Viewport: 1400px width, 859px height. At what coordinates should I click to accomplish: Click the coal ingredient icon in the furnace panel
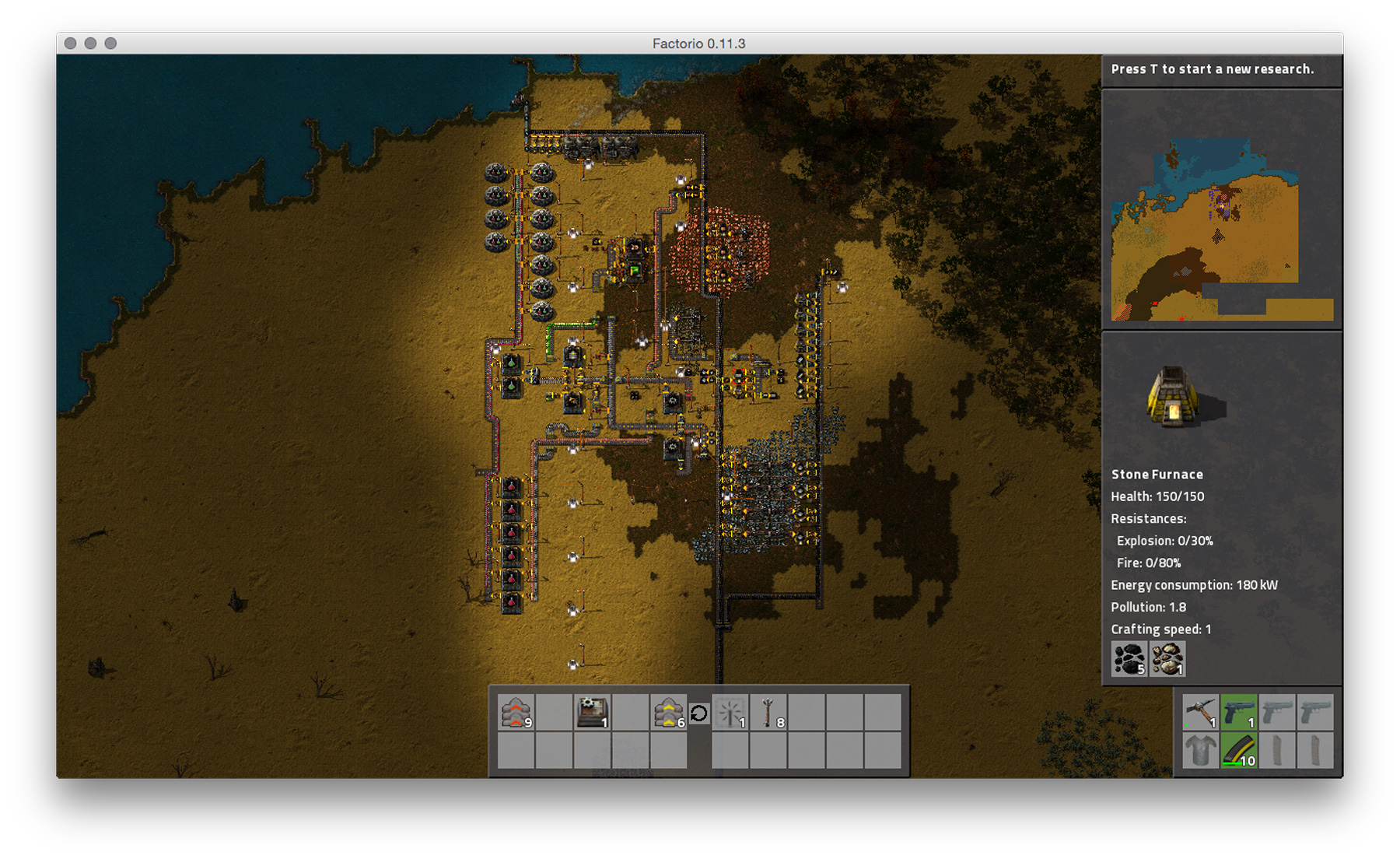click(1128, 661)
